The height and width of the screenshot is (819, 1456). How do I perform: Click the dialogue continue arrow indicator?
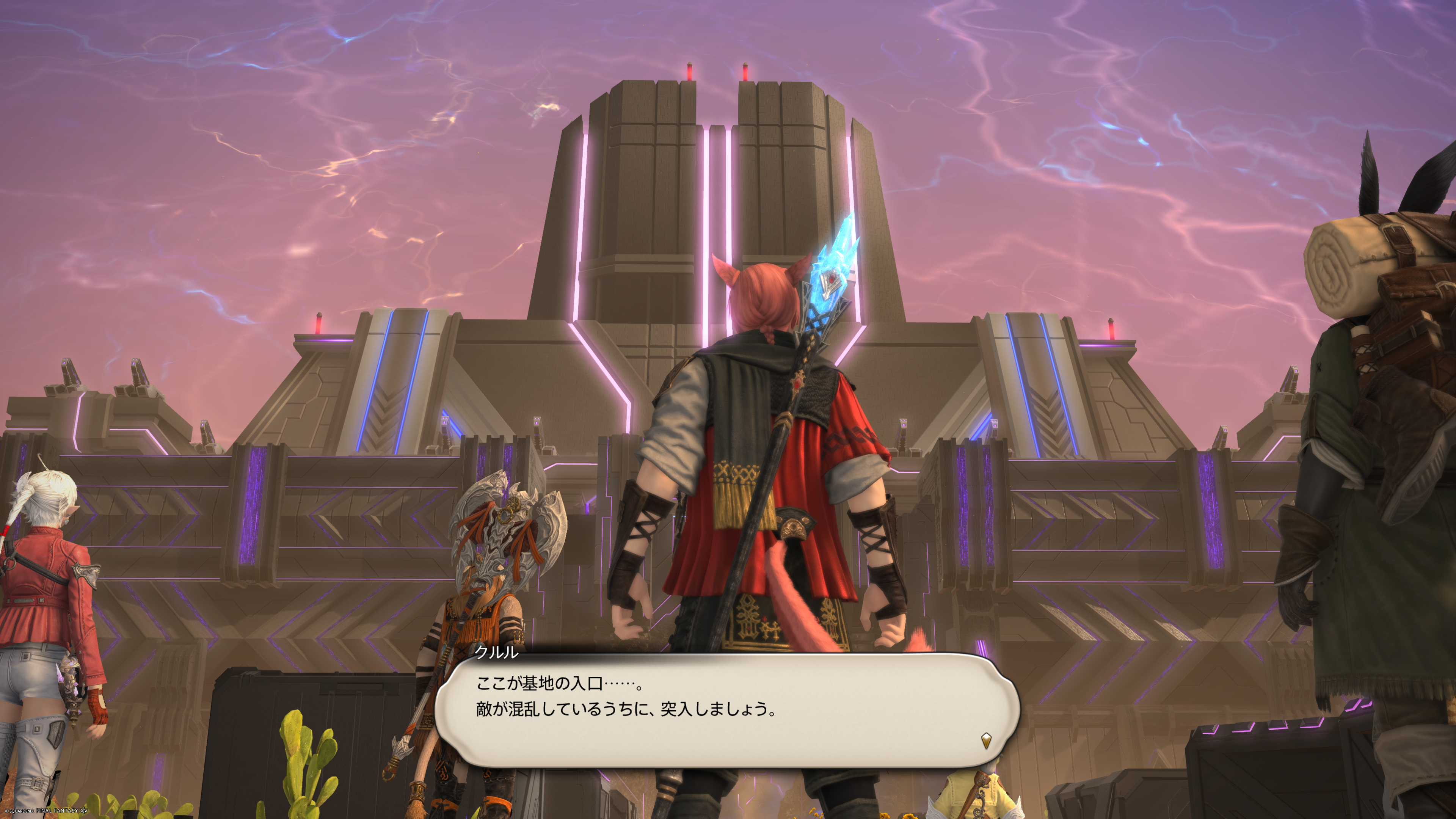coord(986,741)
